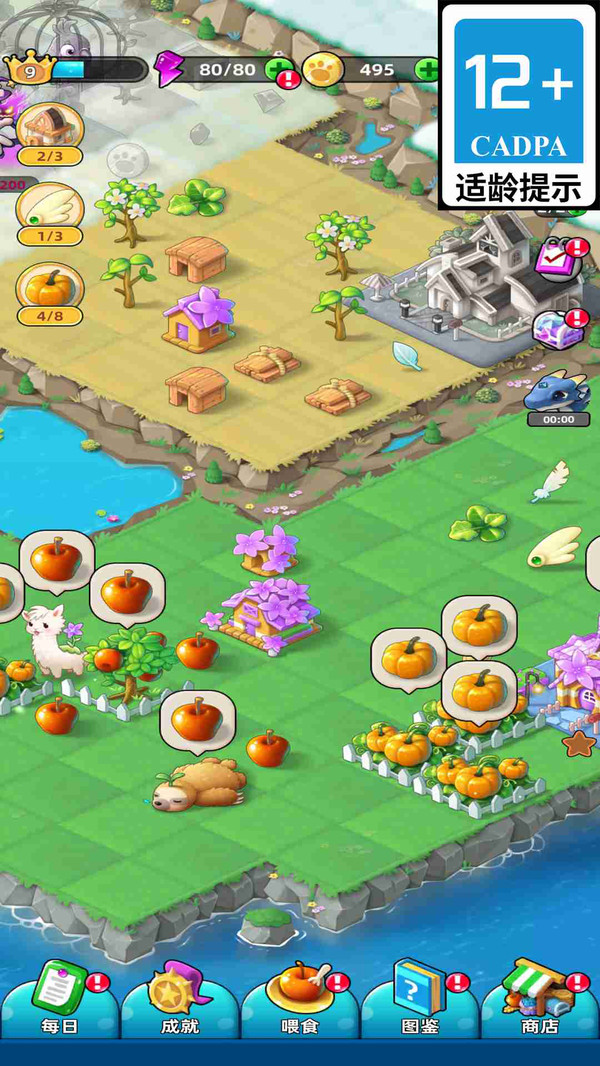
Task: Add energy using the lightning plus button
Action: pos(279,70)
